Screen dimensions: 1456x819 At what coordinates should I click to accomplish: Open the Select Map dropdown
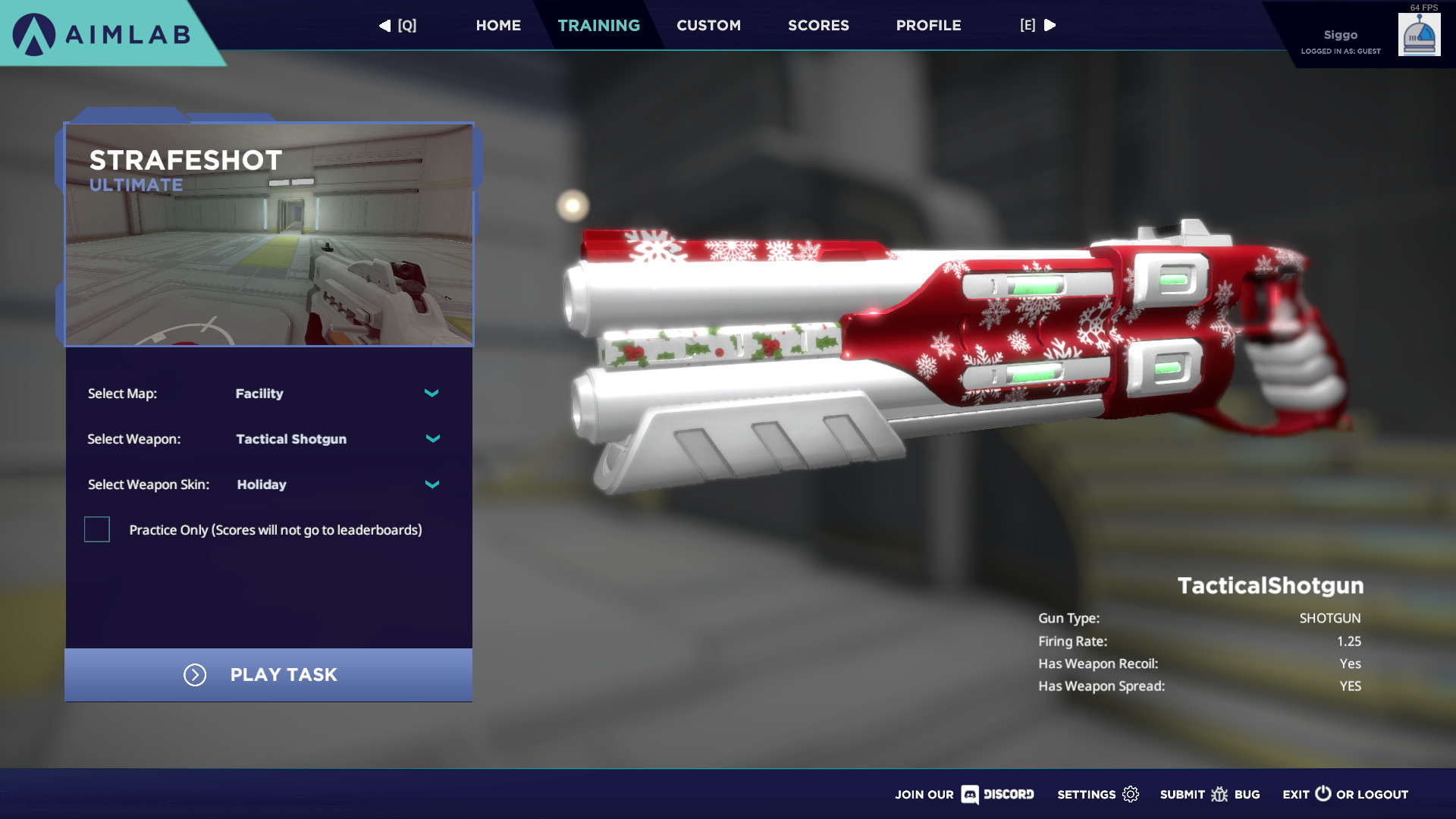tap(431, 394)
